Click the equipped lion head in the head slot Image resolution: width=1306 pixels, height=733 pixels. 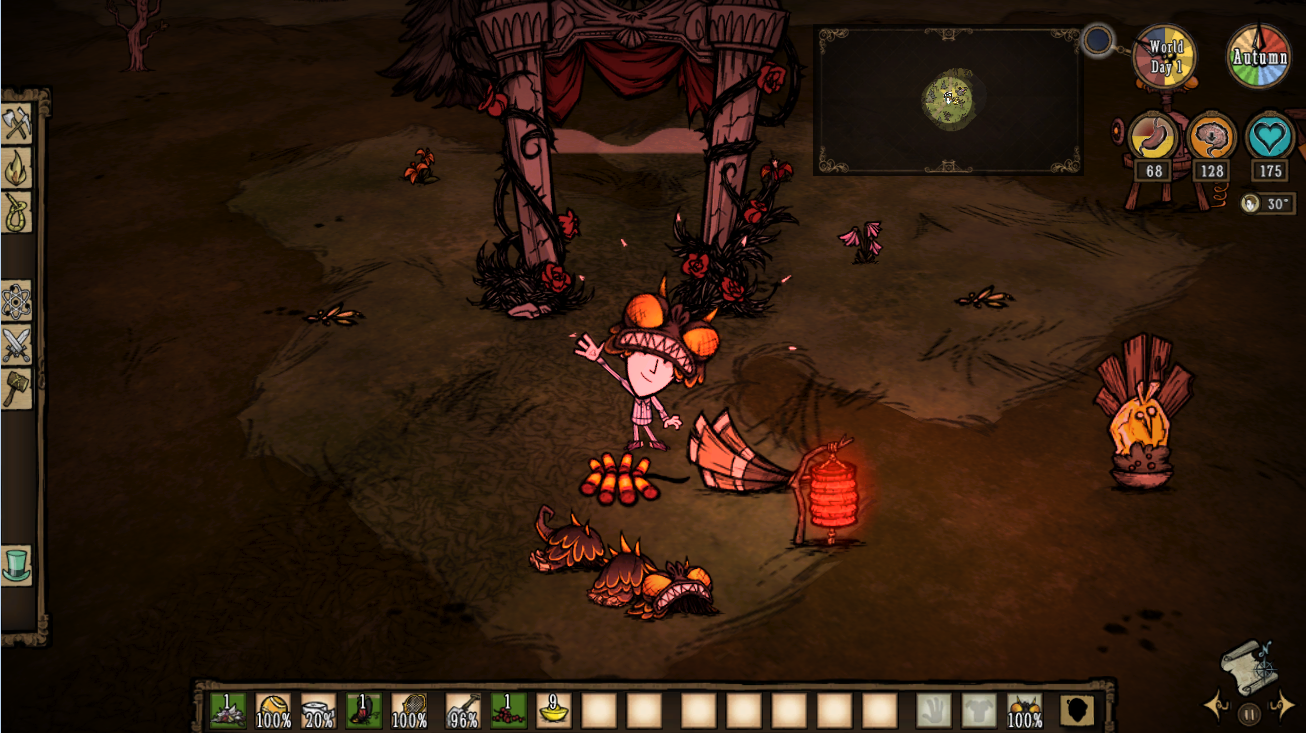tap(1025, 710)
